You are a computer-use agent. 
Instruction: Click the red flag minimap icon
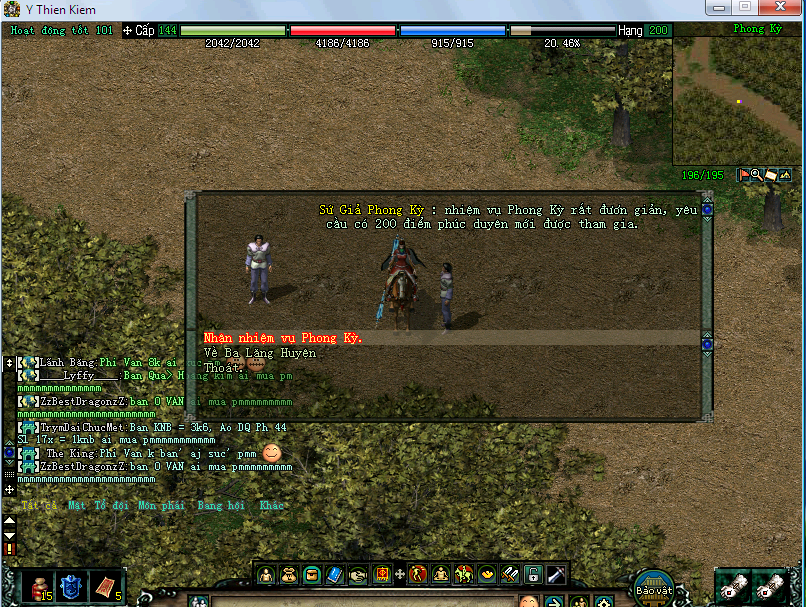pos(743,175)
